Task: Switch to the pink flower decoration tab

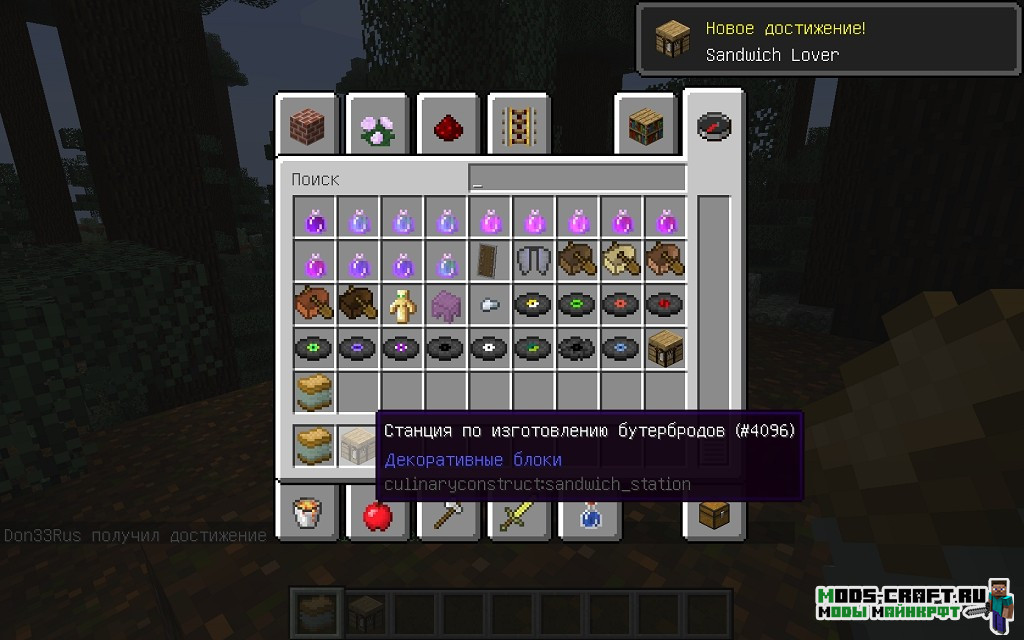Action: tap(377, 125)
